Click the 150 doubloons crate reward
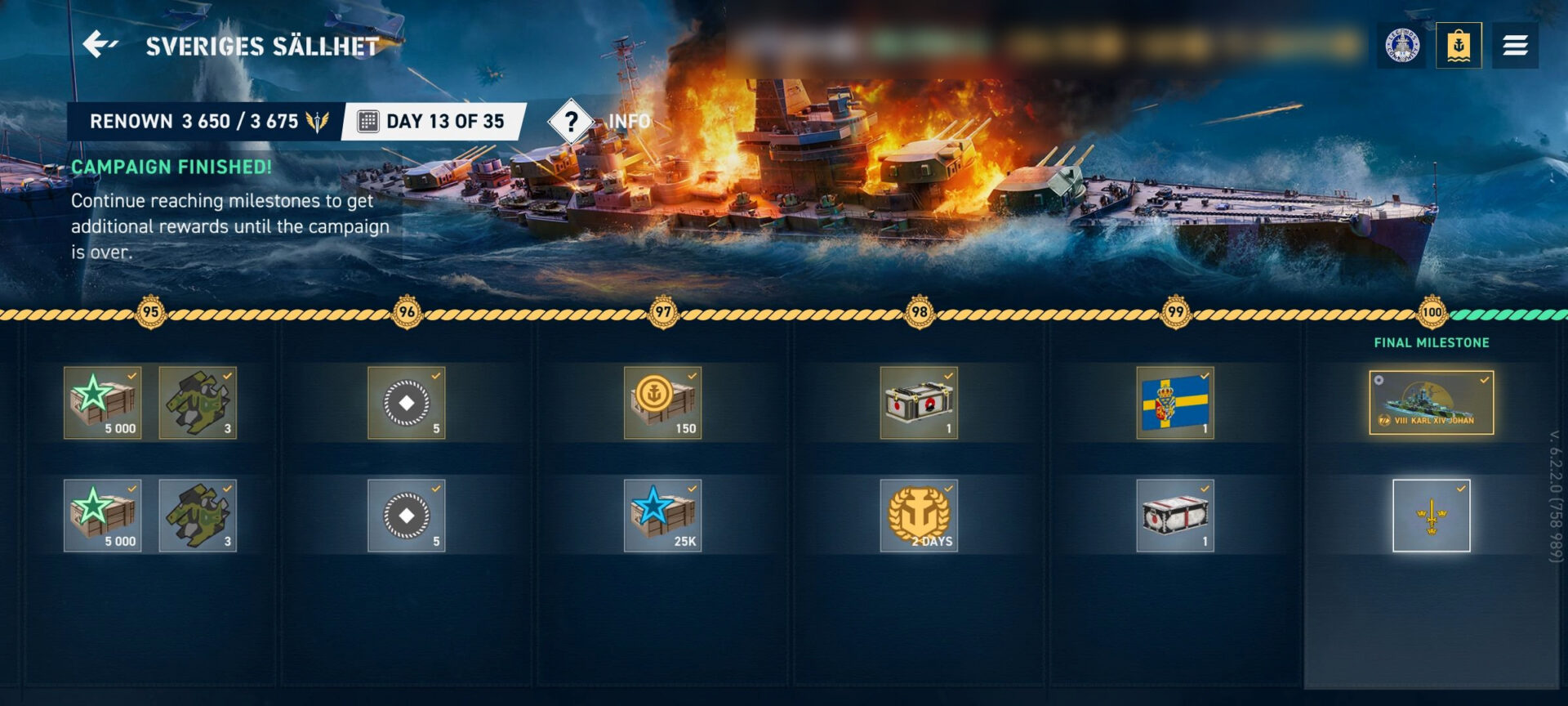Image resolution: width=1568 pixels, height=706 pixels. click(x=663, y=403)
